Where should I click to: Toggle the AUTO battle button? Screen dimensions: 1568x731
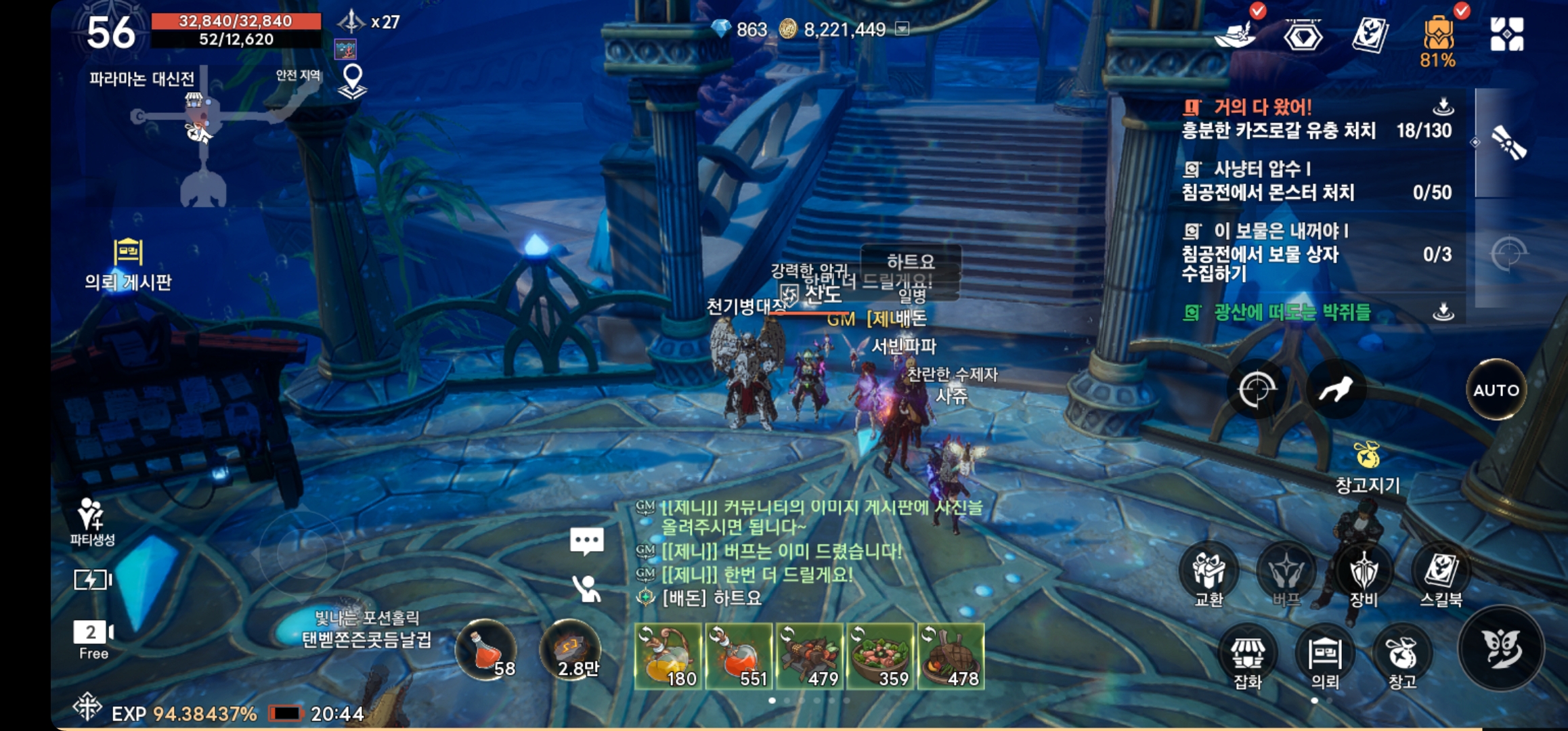1496,390
